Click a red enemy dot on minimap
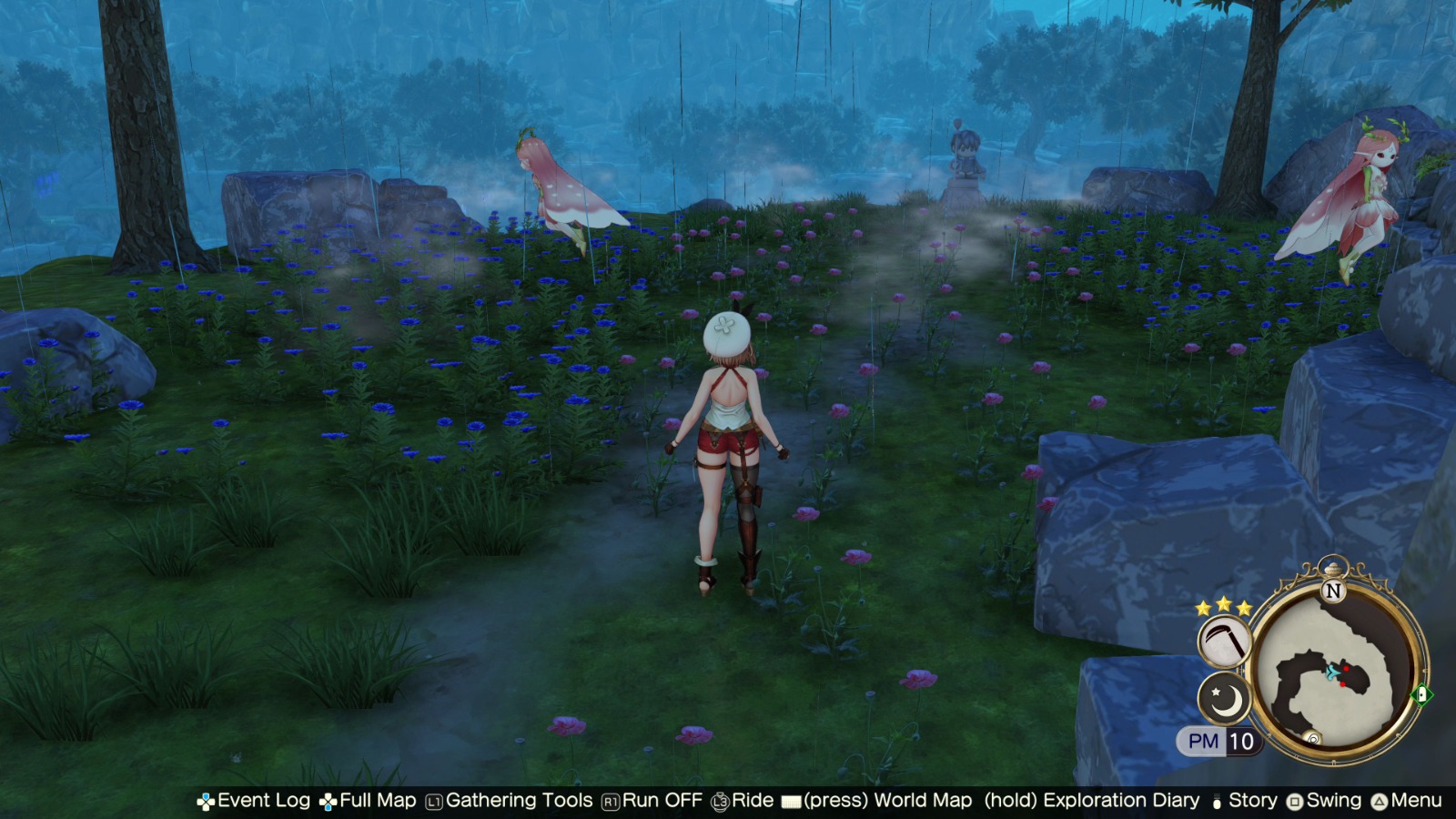 (1346, 669)
